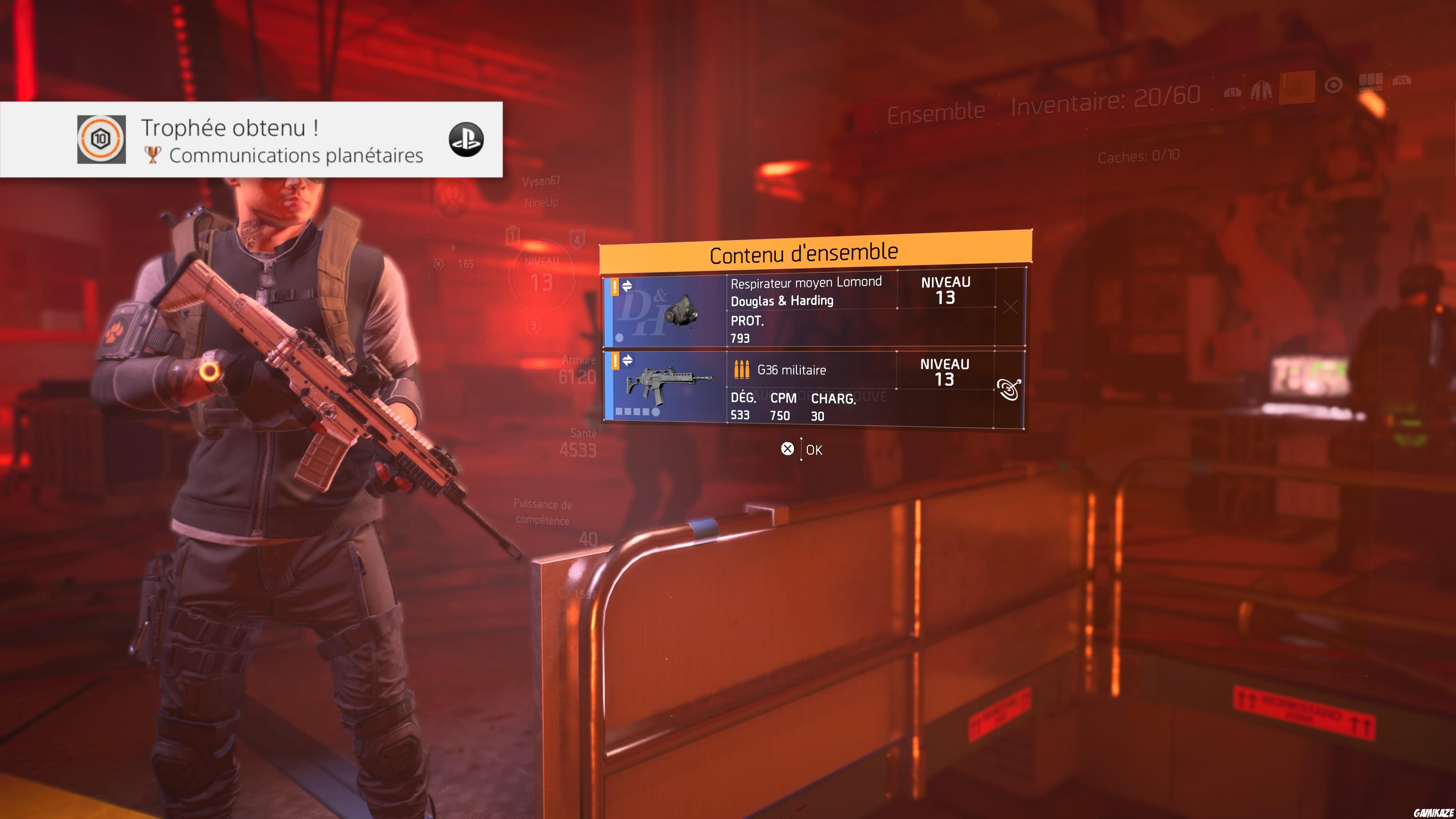This screenshot has width=1456, height=819.
Task: Click the bullseye target icon in top bar
Action: click(1333, 86)
